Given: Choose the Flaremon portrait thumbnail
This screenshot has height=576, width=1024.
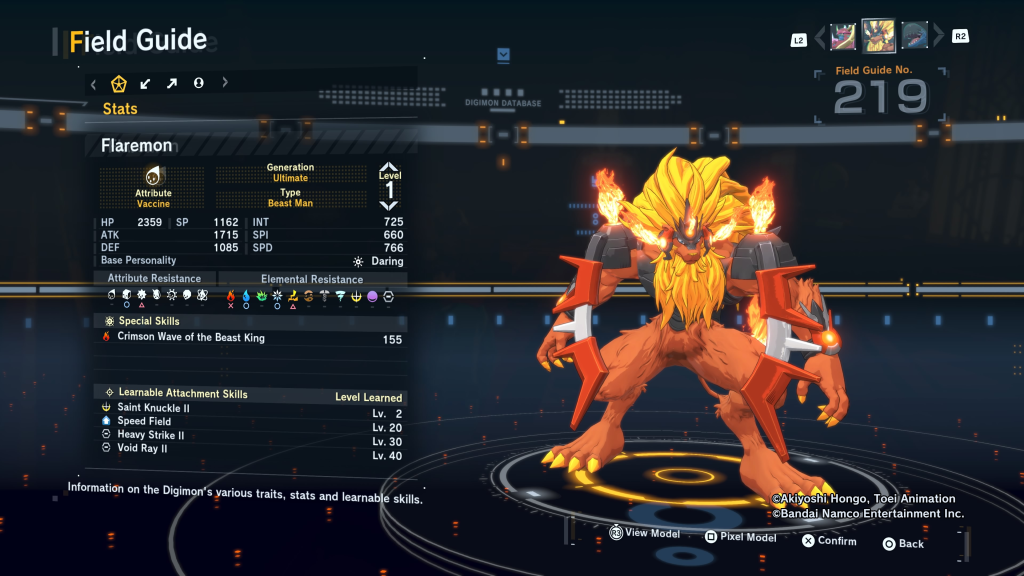Looking at the screenshot, I should tap(878, 36).
